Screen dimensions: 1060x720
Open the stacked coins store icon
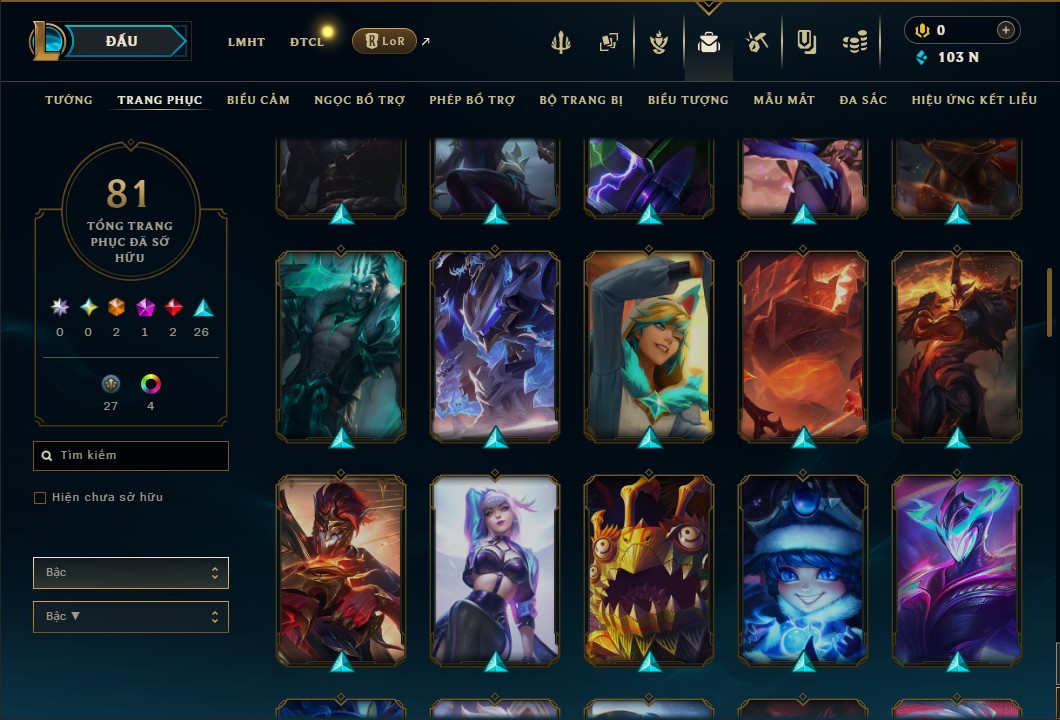coord(854,42)
